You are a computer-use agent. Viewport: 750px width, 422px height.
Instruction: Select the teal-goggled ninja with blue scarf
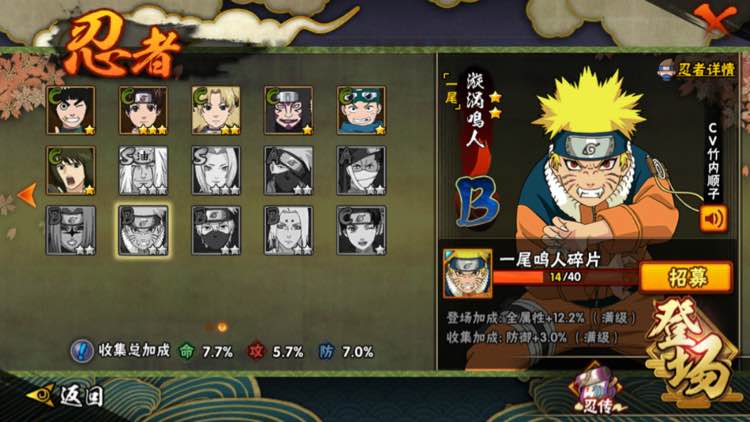click(361, 110)
